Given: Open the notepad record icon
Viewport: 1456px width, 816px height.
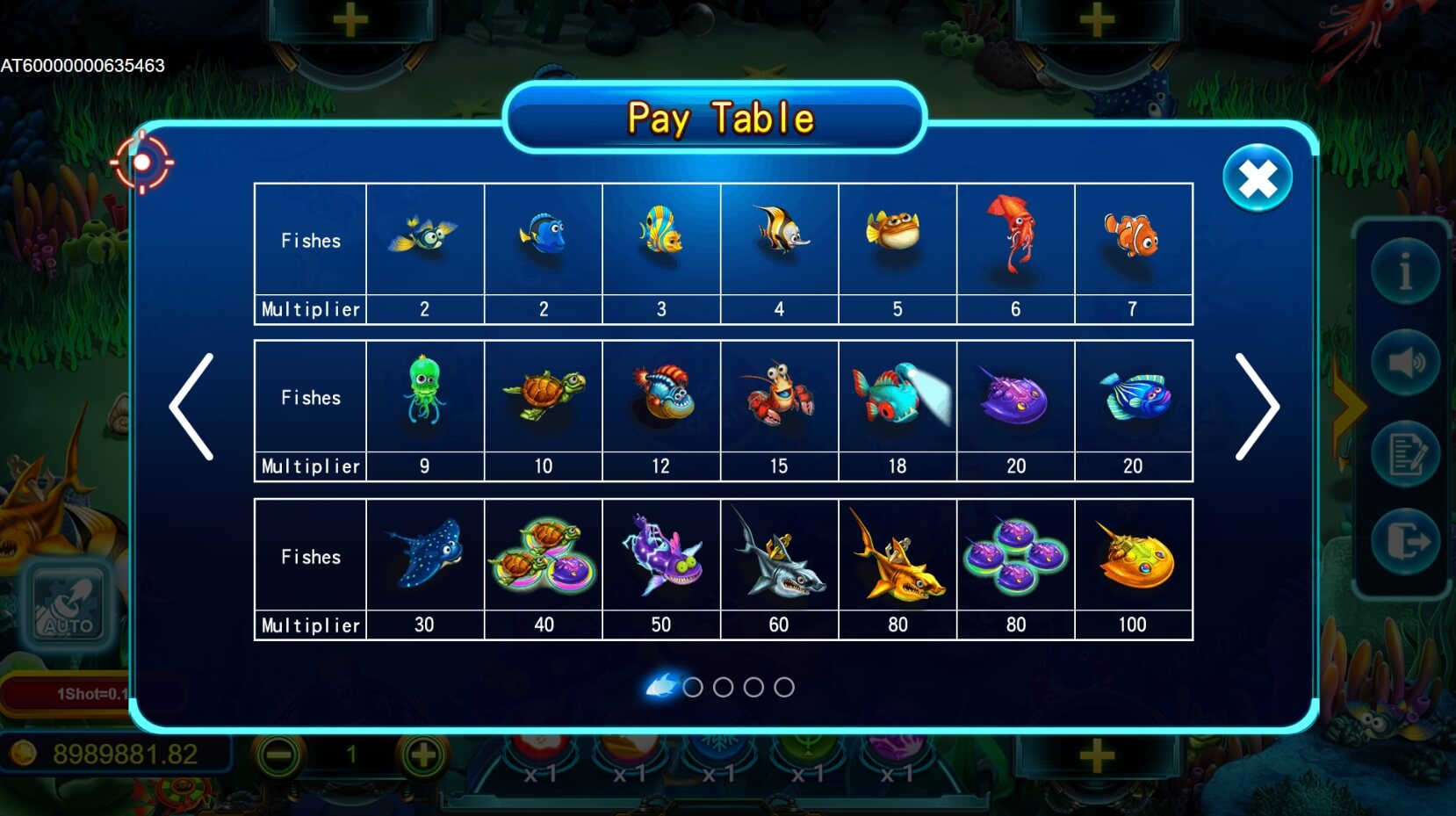Looking at the screenshot, I should [1405, 453].
